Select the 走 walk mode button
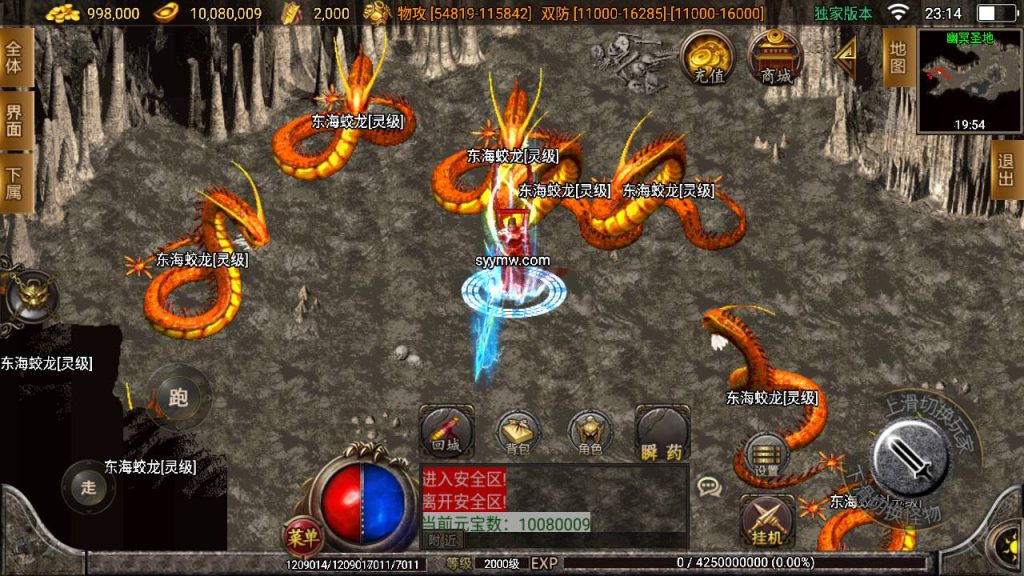The height and width of the screenshot is (576, 1024). point(89,487)
